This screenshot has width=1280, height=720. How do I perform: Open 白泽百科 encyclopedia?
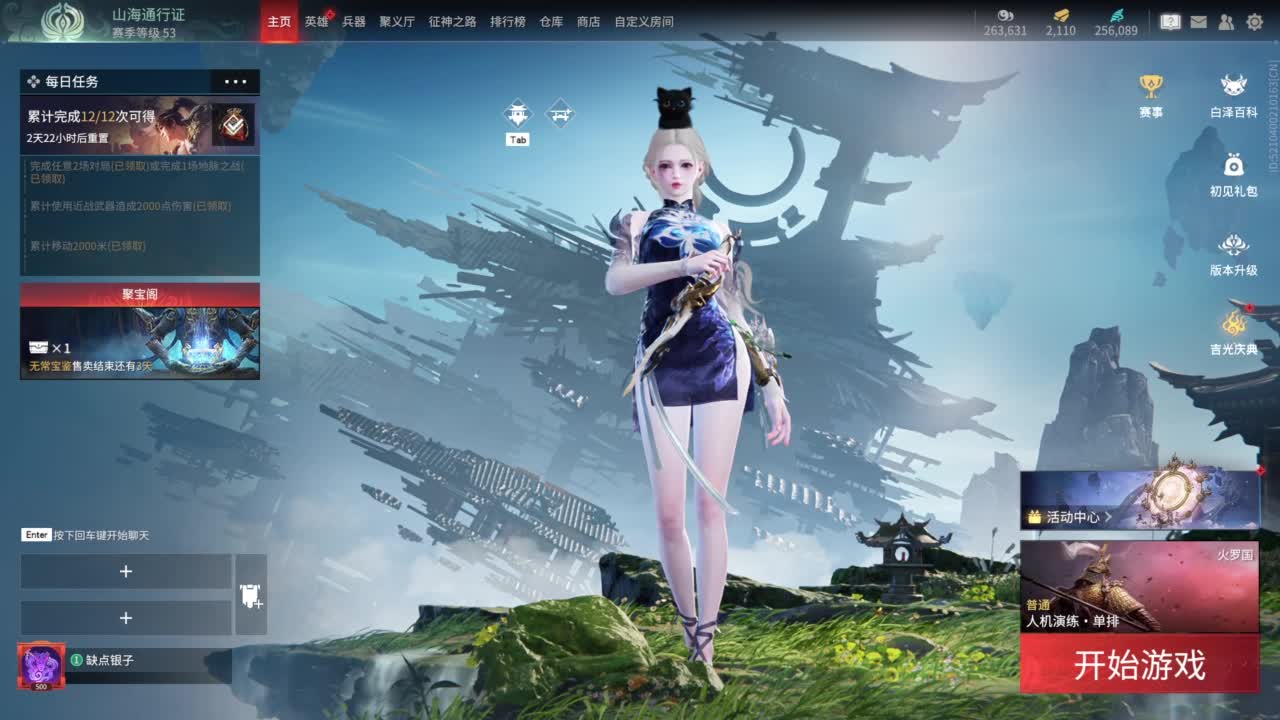point(1234,96)
